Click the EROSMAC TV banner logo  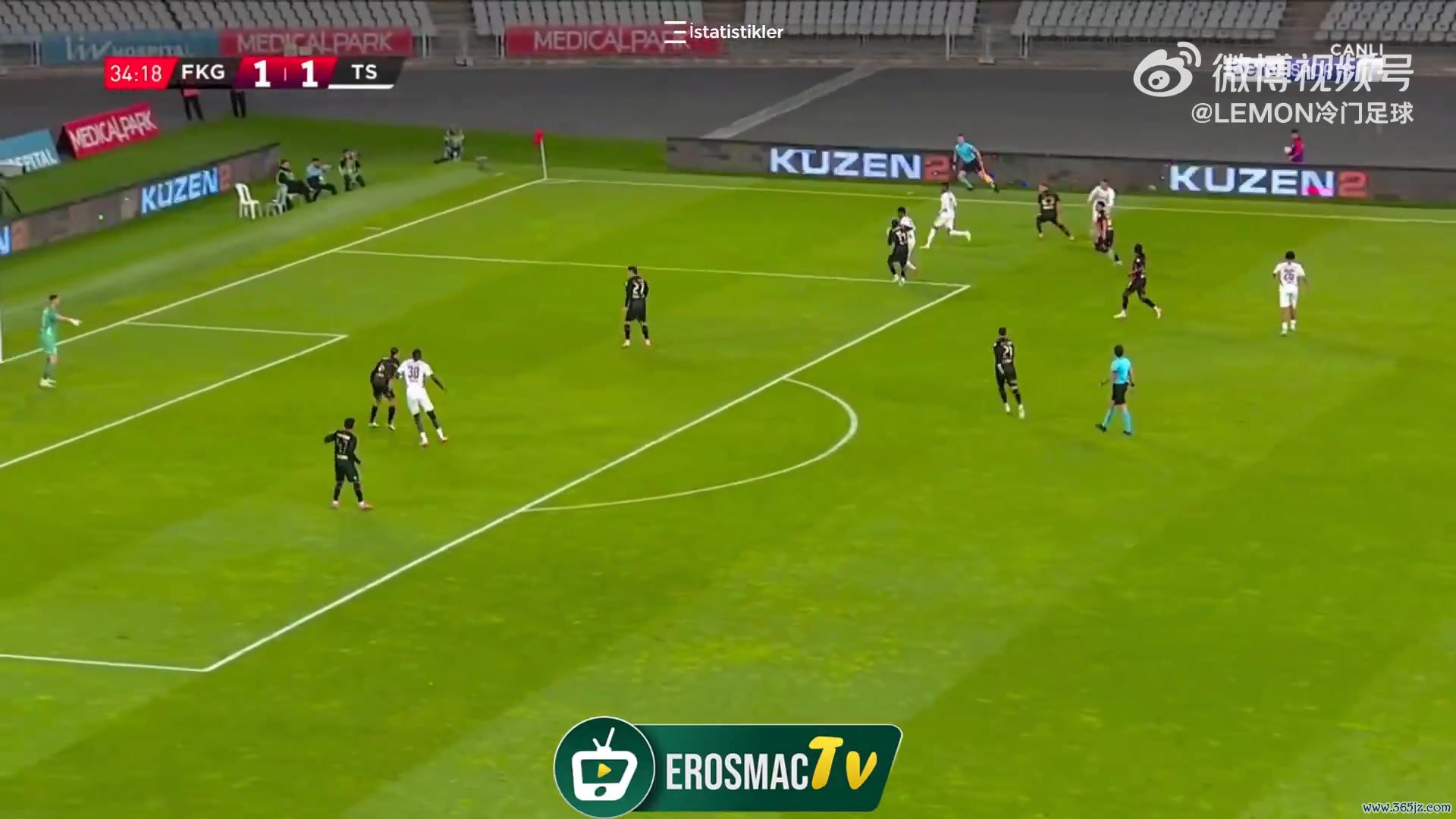pyautogui.click(x=727, y=767)
